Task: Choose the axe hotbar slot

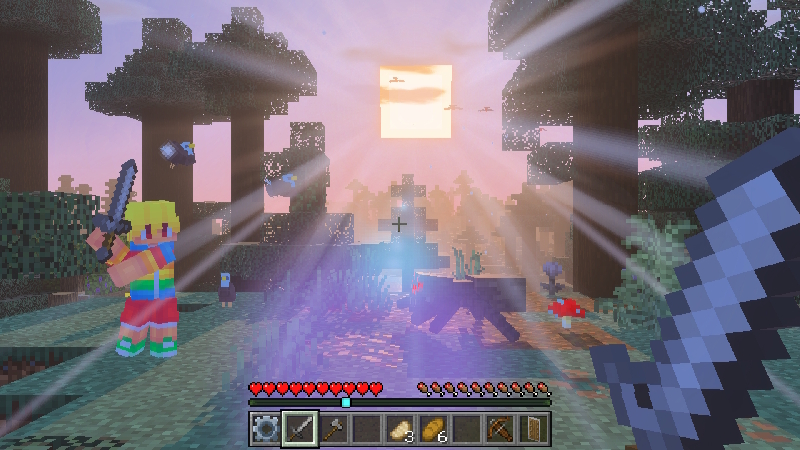Action: pos(333,430)
